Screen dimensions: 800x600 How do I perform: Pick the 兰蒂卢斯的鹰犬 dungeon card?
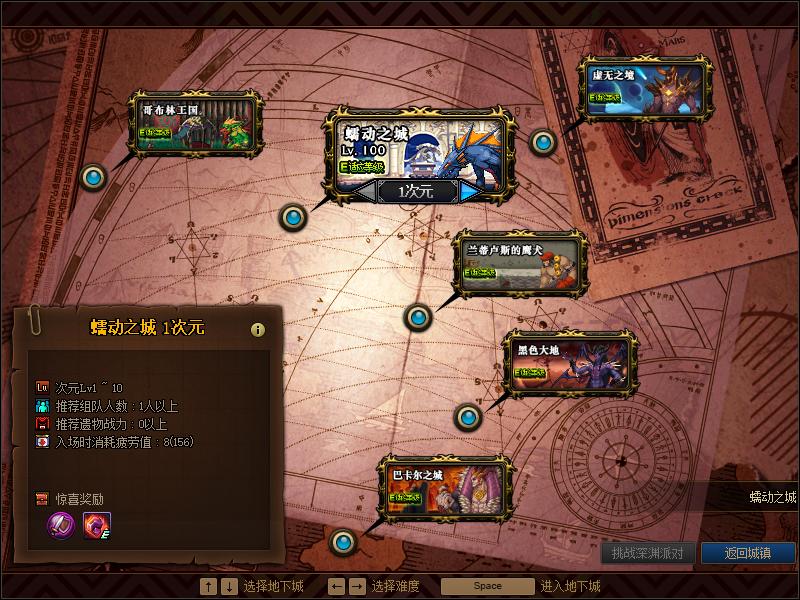coord(520,263)
